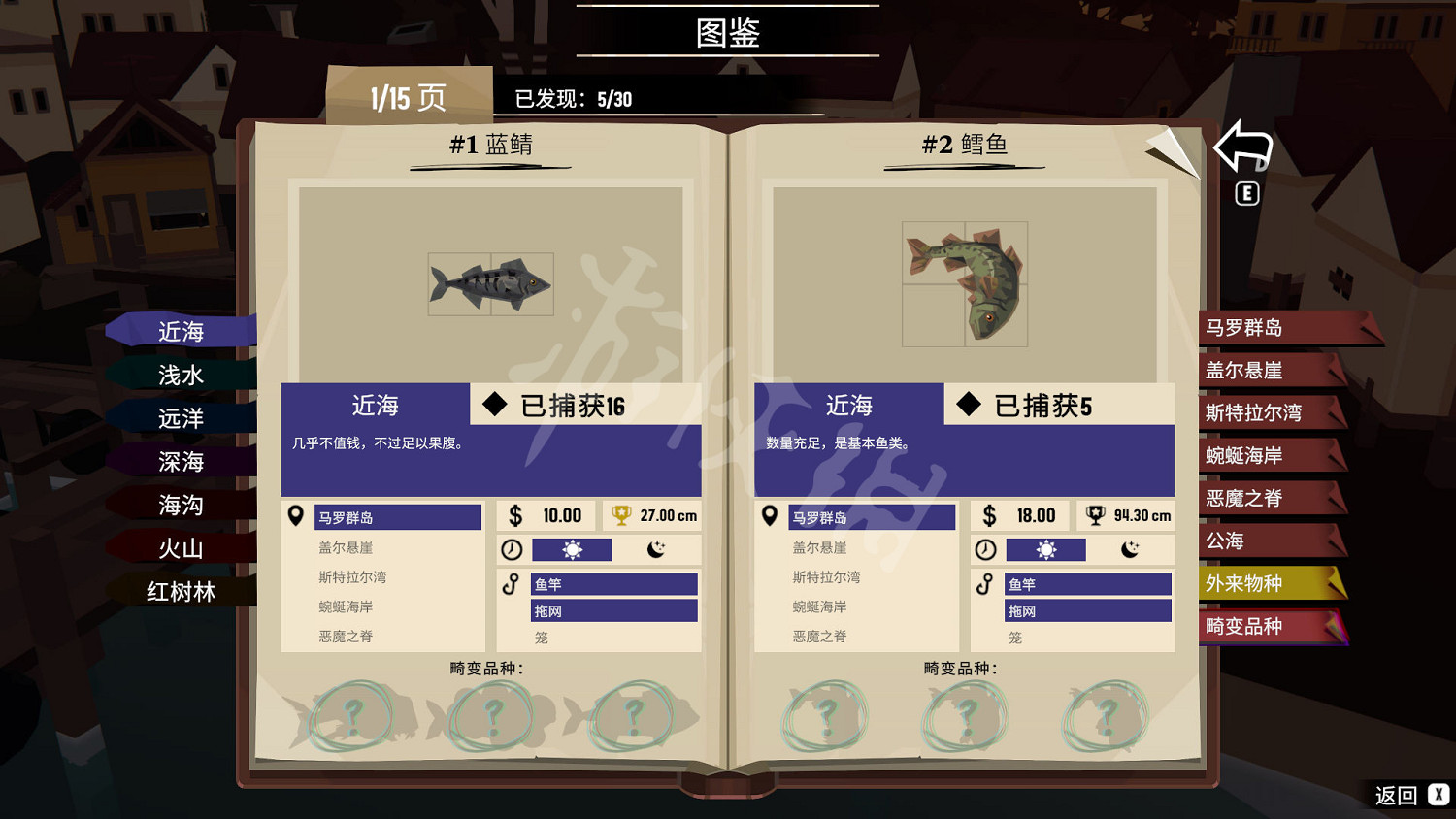Image resolution: width=1456 pixels, height=819 pixels.
Task: Click the sun icon for 蓝鲭 catch time
Action: (x=573, y=549)
